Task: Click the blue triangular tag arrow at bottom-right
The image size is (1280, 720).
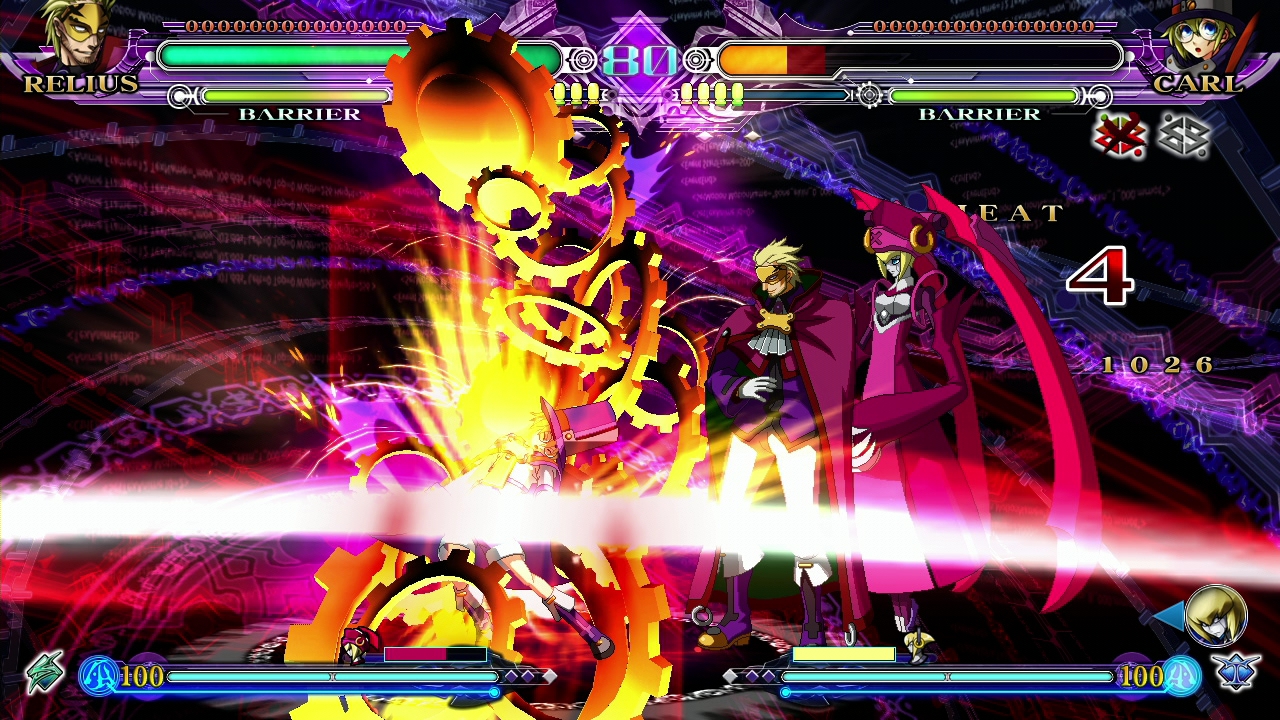Action: click(x=1170, y=615)
